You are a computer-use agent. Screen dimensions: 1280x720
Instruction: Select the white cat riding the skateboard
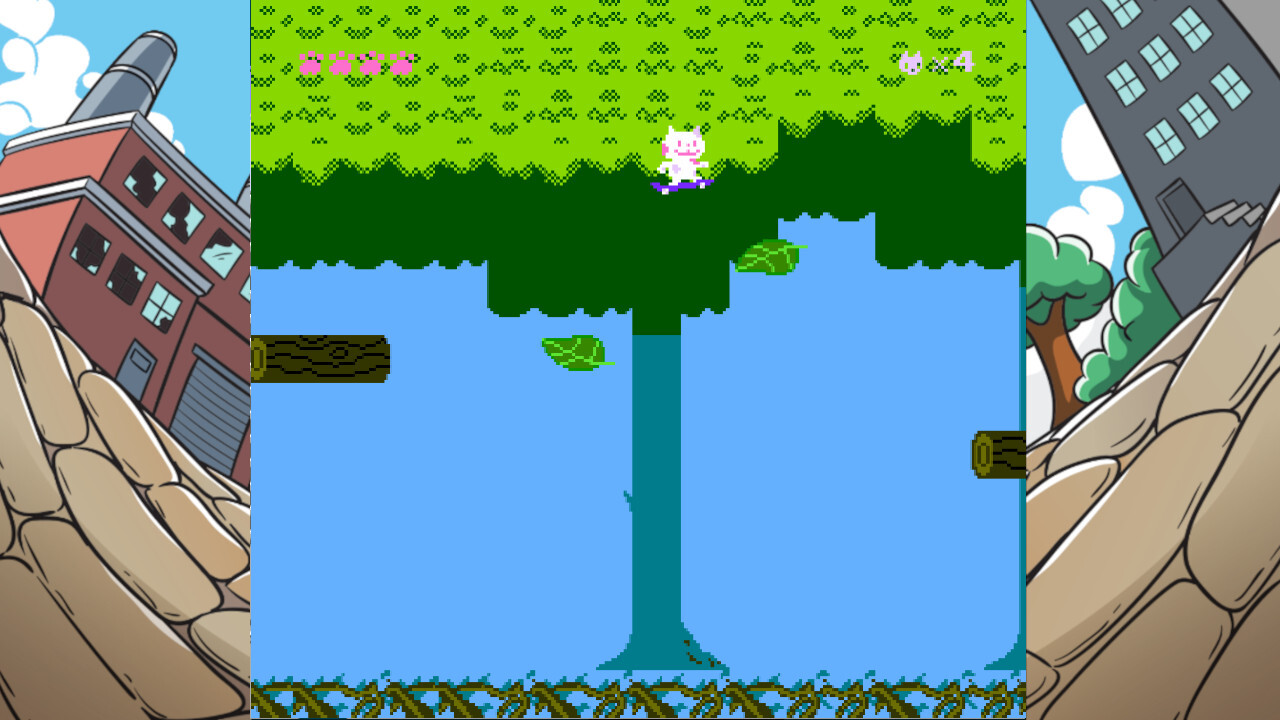click(682, 152)
